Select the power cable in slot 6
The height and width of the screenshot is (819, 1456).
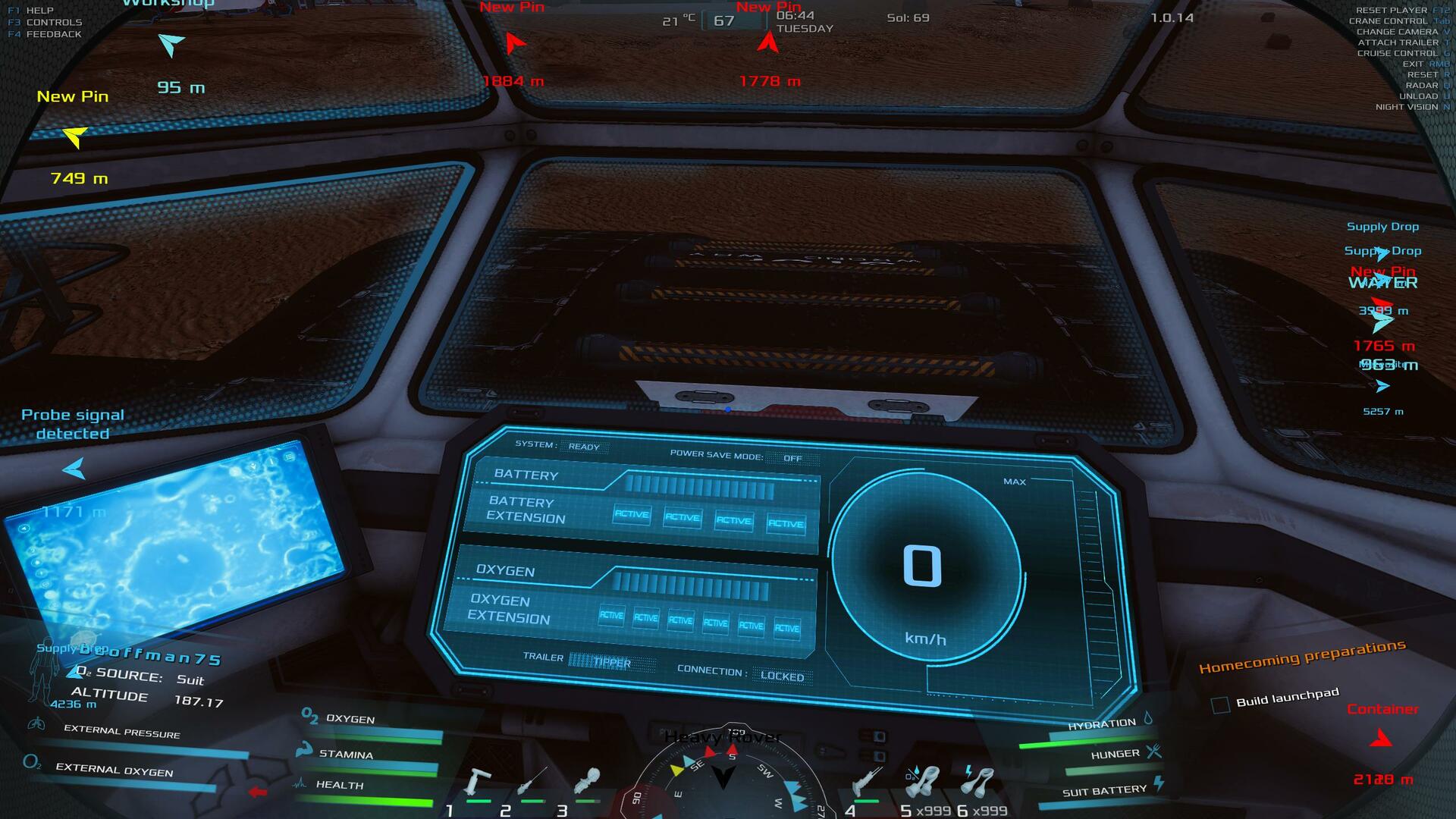[978, 781]
